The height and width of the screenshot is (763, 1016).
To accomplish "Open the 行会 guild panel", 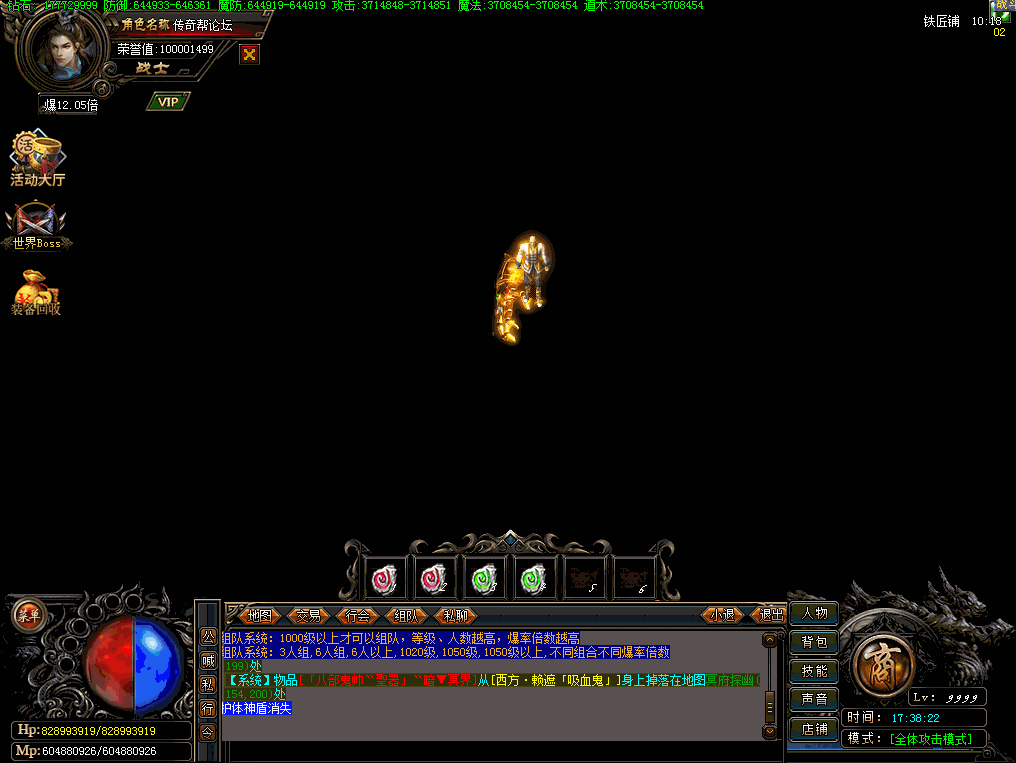I will [358, 615].
